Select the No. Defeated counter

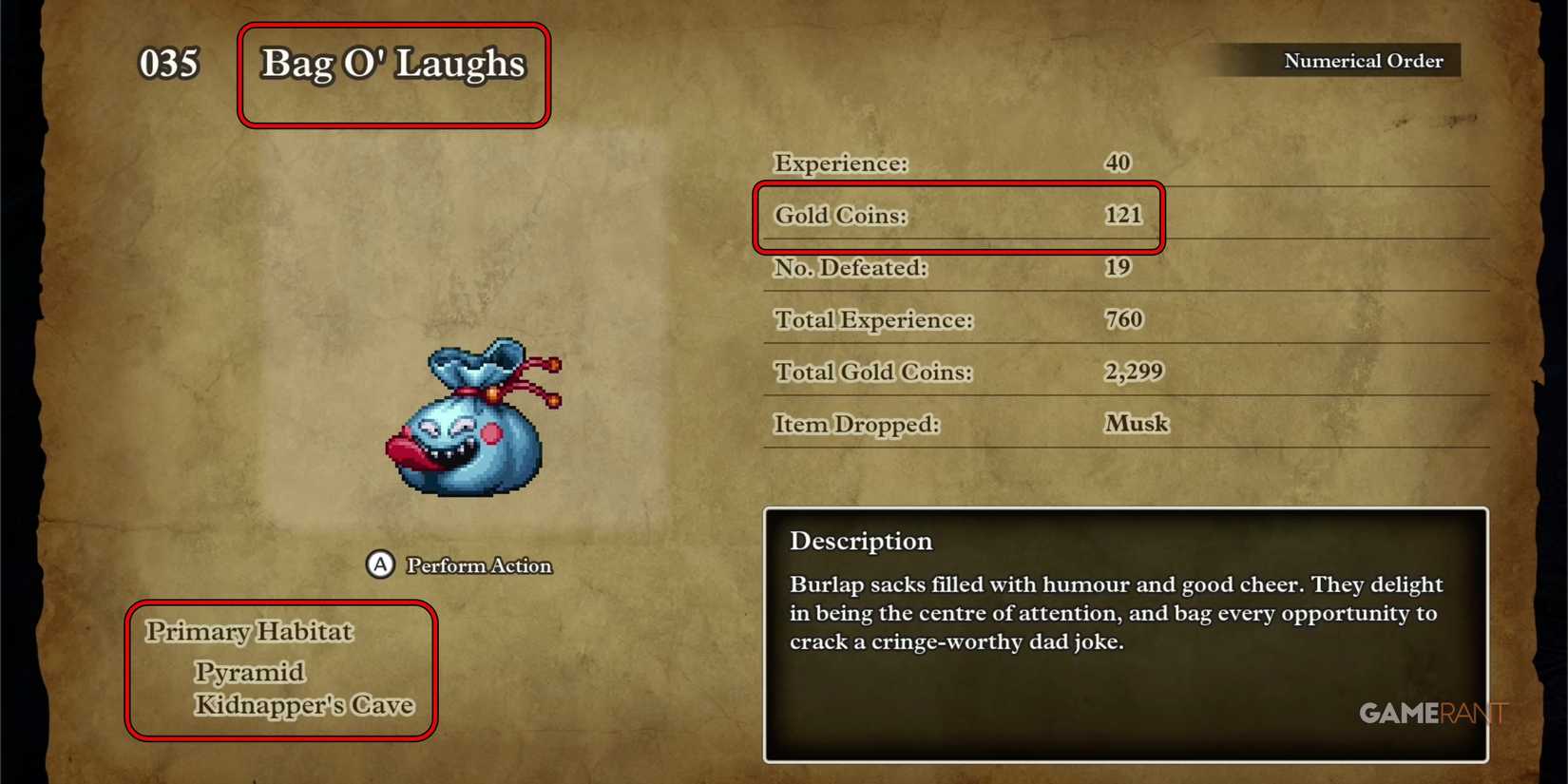point(950,268)
